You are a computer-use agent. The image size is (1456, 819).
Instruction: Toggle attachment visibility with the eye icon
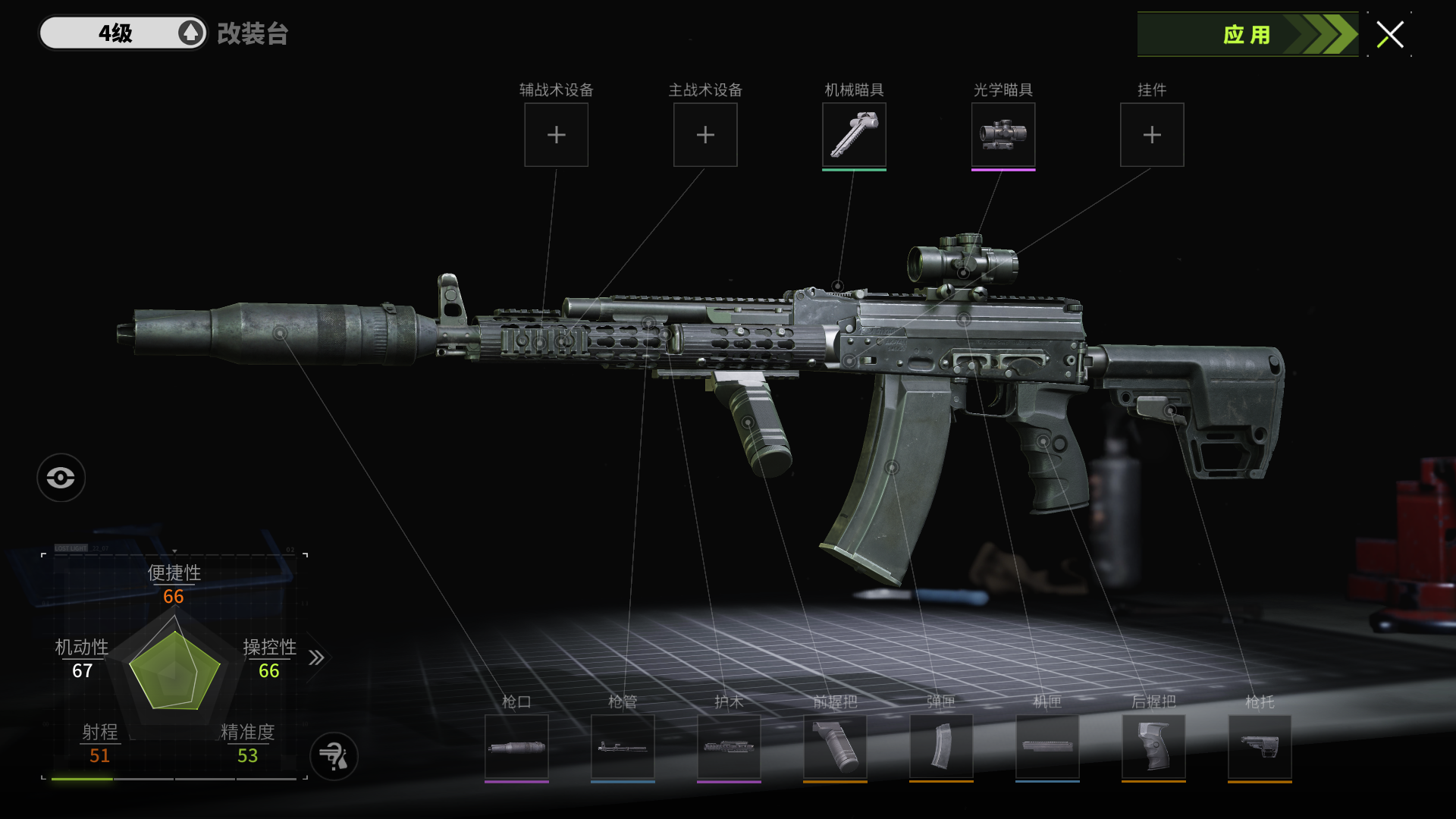click(61, 478)
